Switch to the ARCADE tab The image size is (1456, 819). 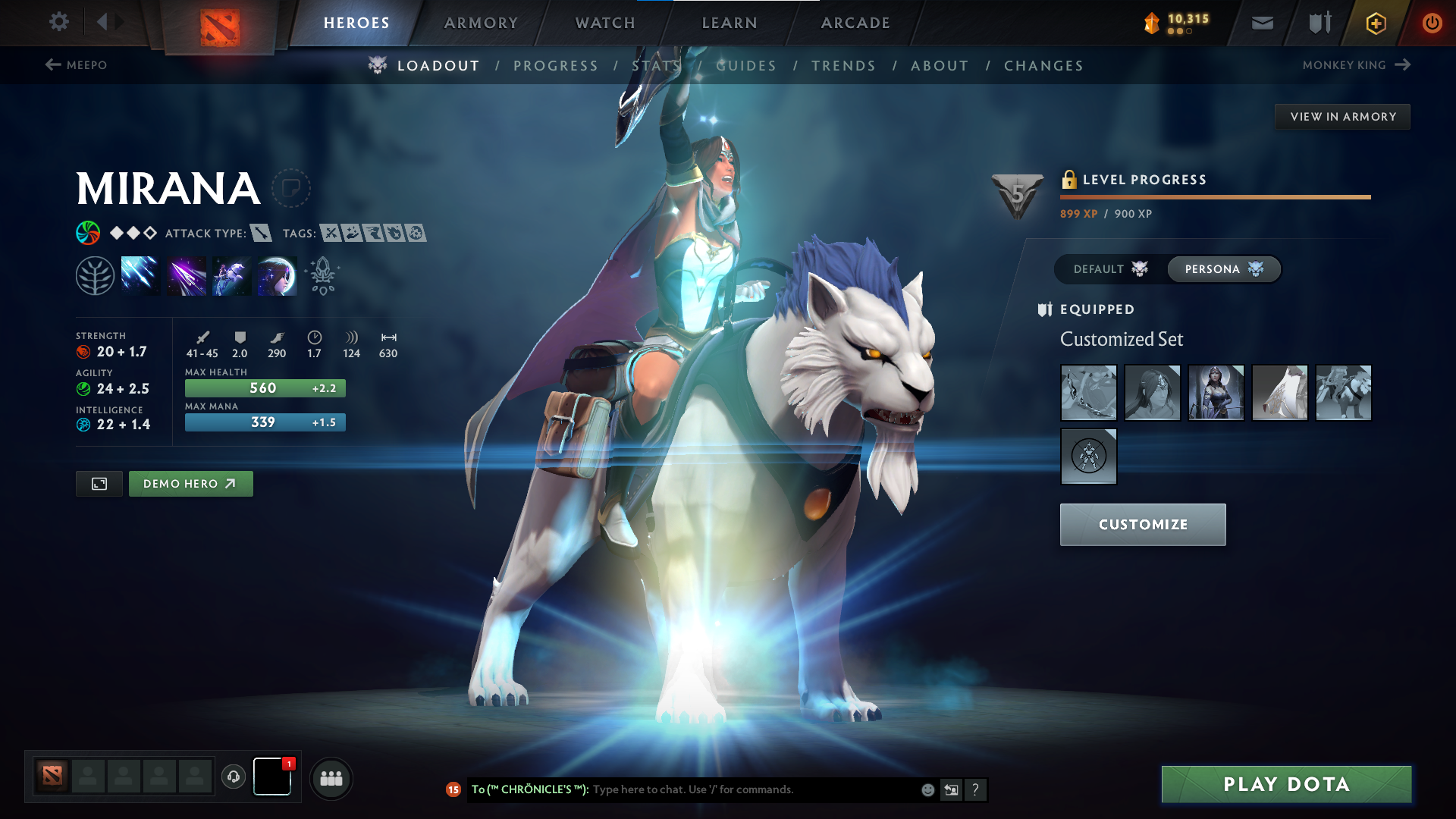pos(855,23)
